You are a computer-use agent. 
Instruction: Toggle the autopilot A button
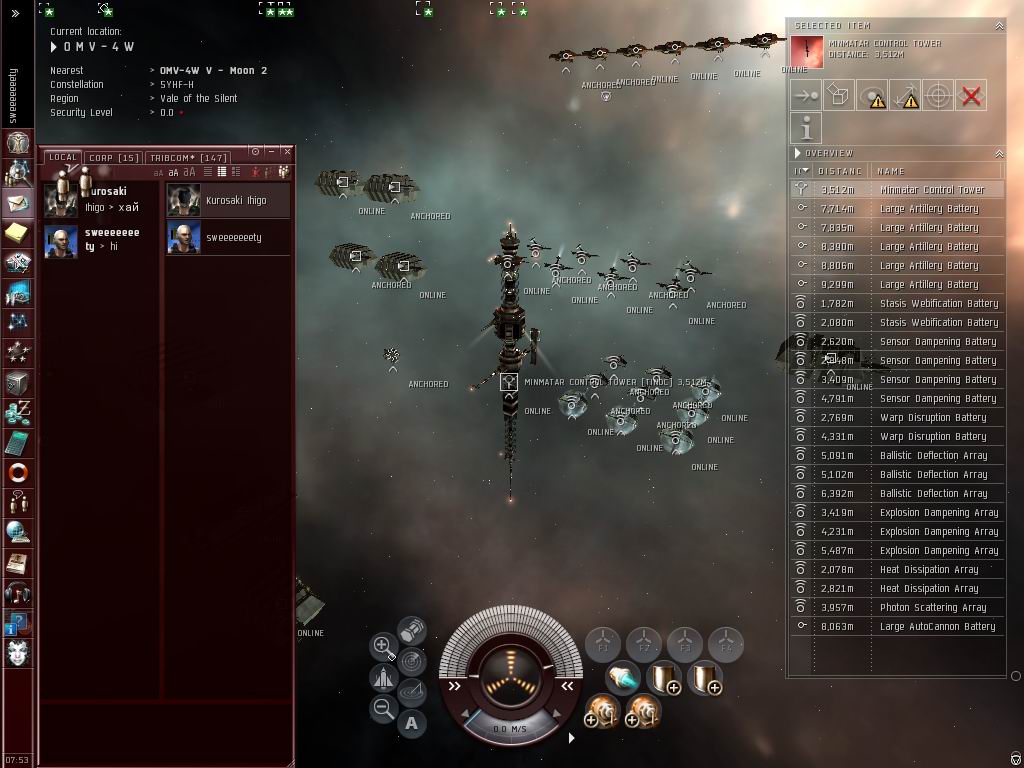point(412,723)
